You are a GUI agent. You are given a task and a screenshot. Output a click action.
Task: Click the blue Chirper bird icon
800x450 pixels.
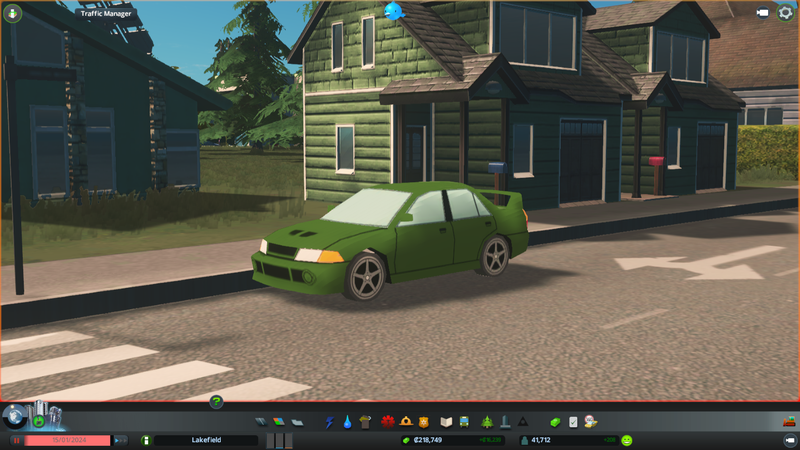pyautogui.click(x=393, y=11)
